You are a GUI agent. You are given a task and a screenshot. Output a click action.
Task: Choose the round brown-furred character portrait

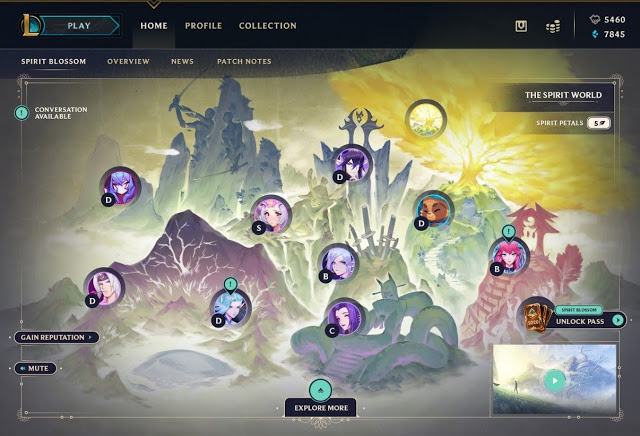433,208
